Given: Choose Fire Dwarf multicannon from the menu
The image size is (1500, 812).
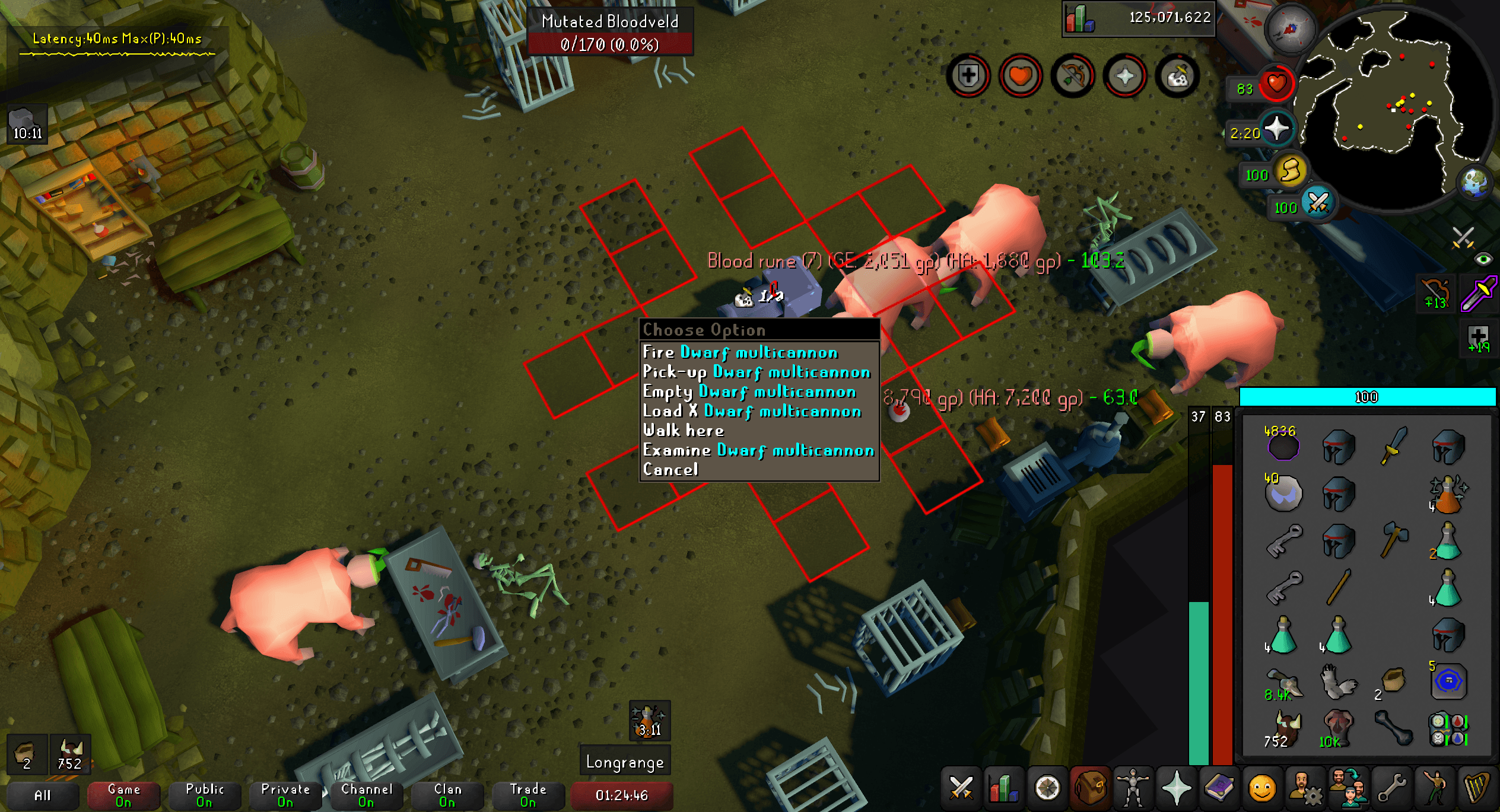Looking at the screenshot, I should (740, 353).
